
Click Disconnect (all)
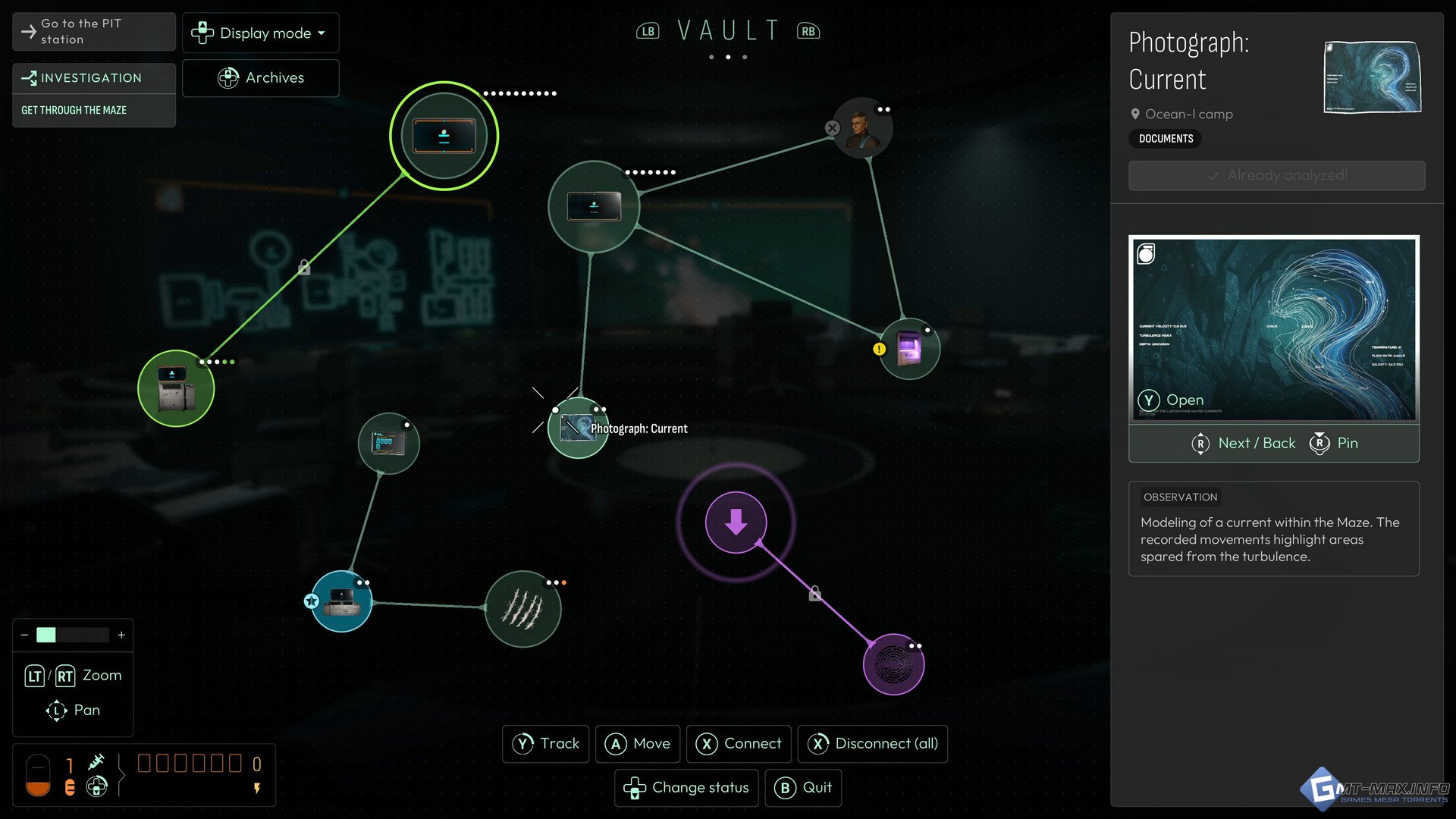[872, 744]
